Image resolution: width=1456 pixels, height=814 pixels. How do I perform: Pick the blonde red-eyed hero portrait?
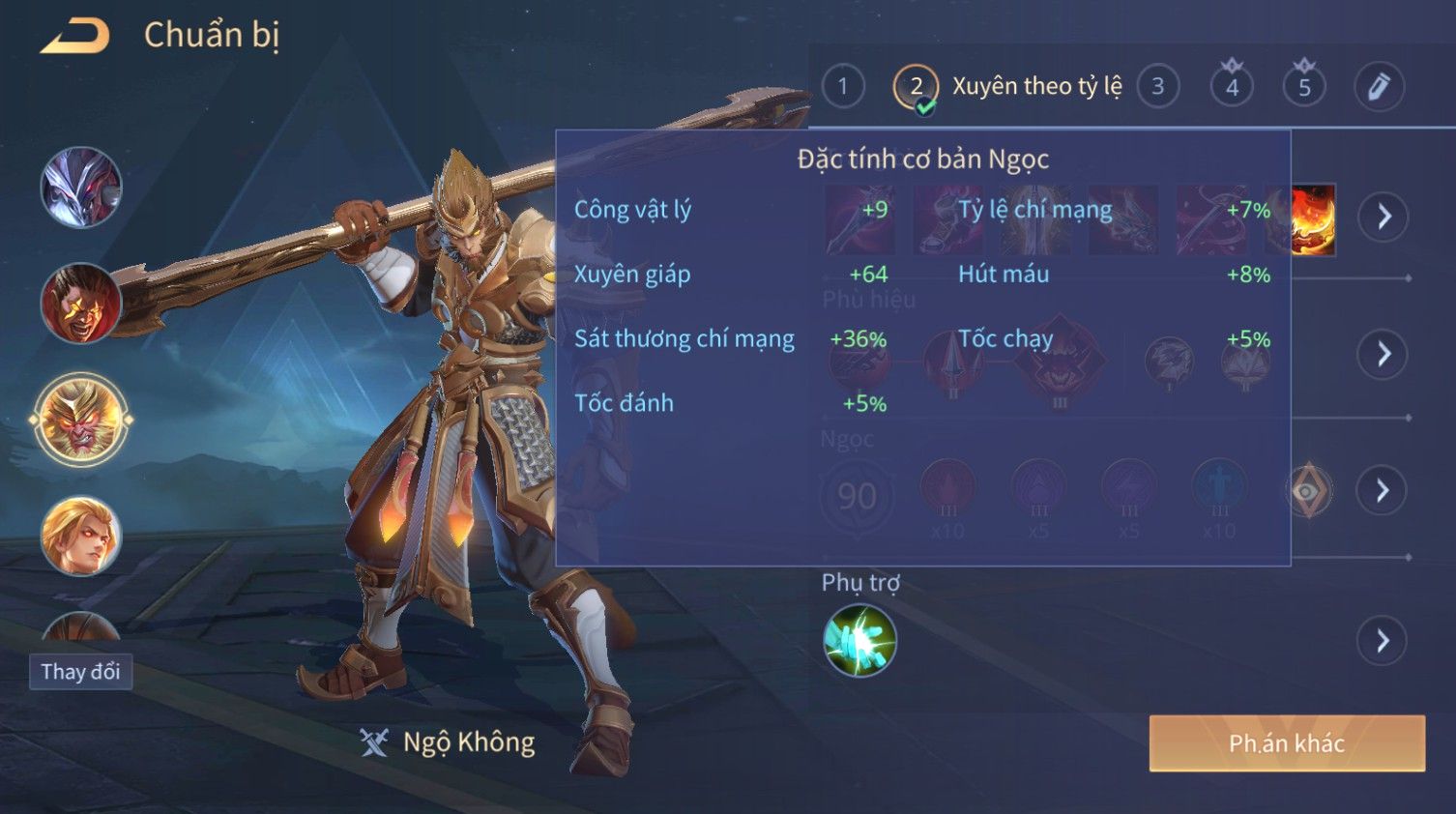81,535
